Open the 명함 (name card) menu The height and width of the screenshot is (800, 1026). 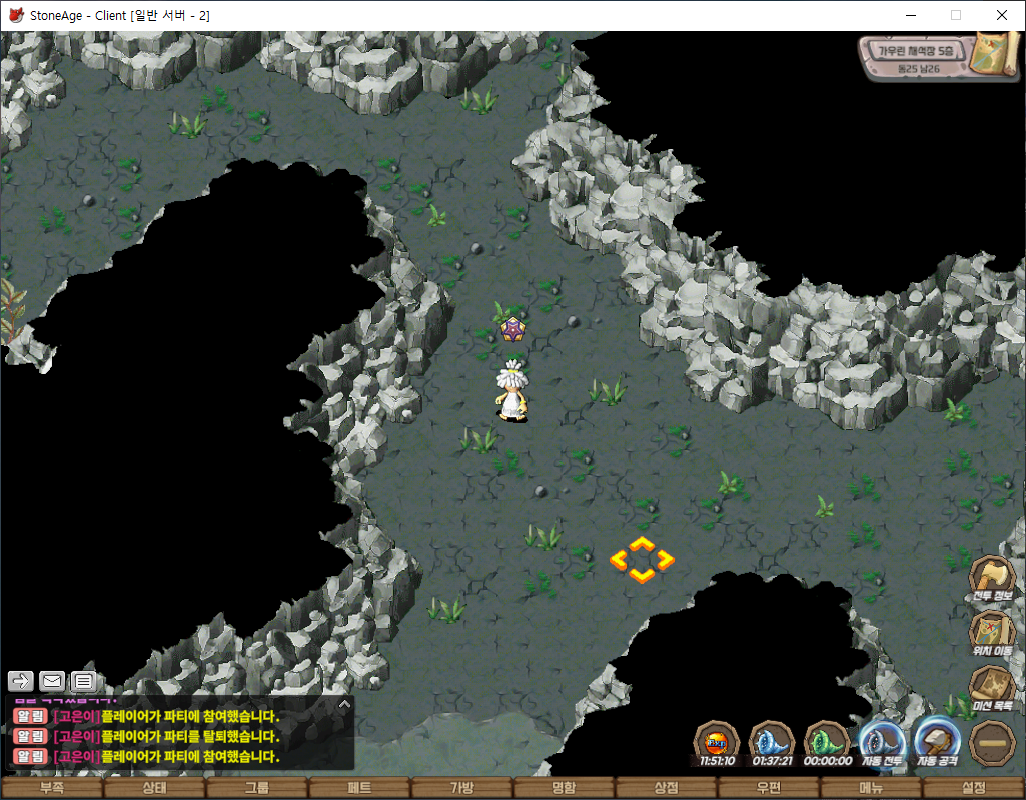(564, 788)
